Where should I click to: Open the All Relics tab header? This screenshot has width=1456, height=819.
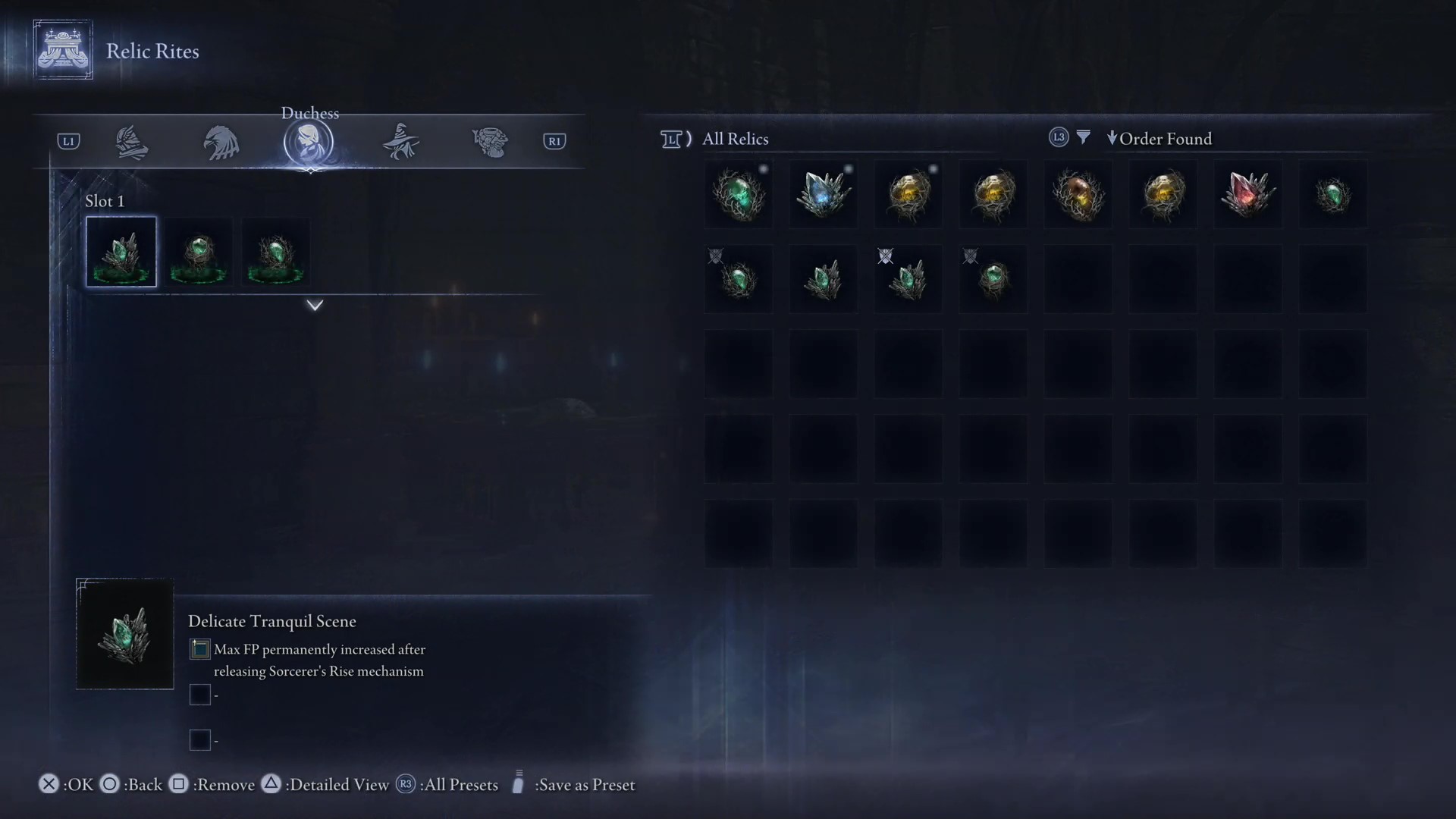pos(734,139)
